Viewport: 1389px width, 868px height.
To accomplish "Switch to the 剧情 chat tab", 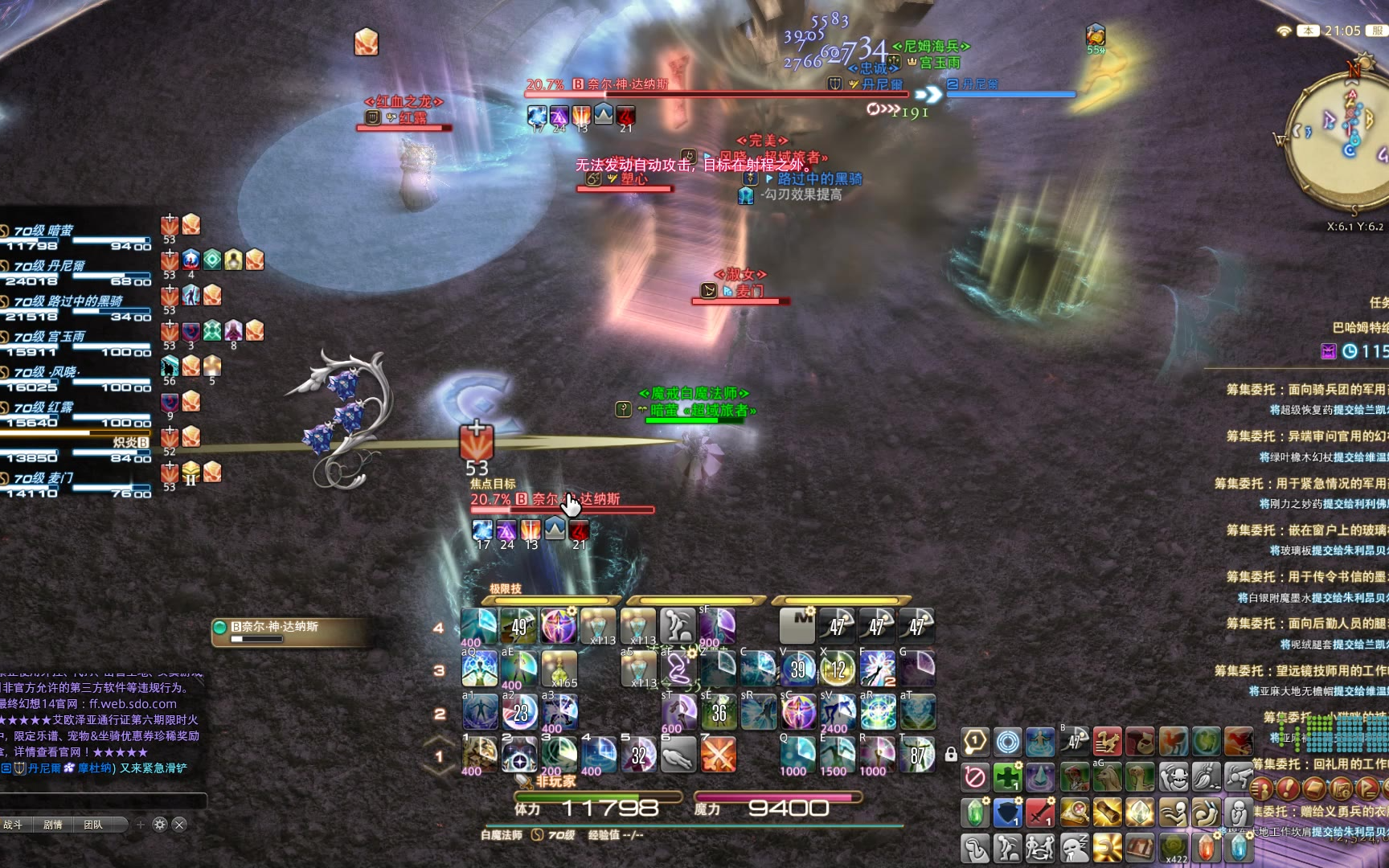I will [x=53, y=825].
